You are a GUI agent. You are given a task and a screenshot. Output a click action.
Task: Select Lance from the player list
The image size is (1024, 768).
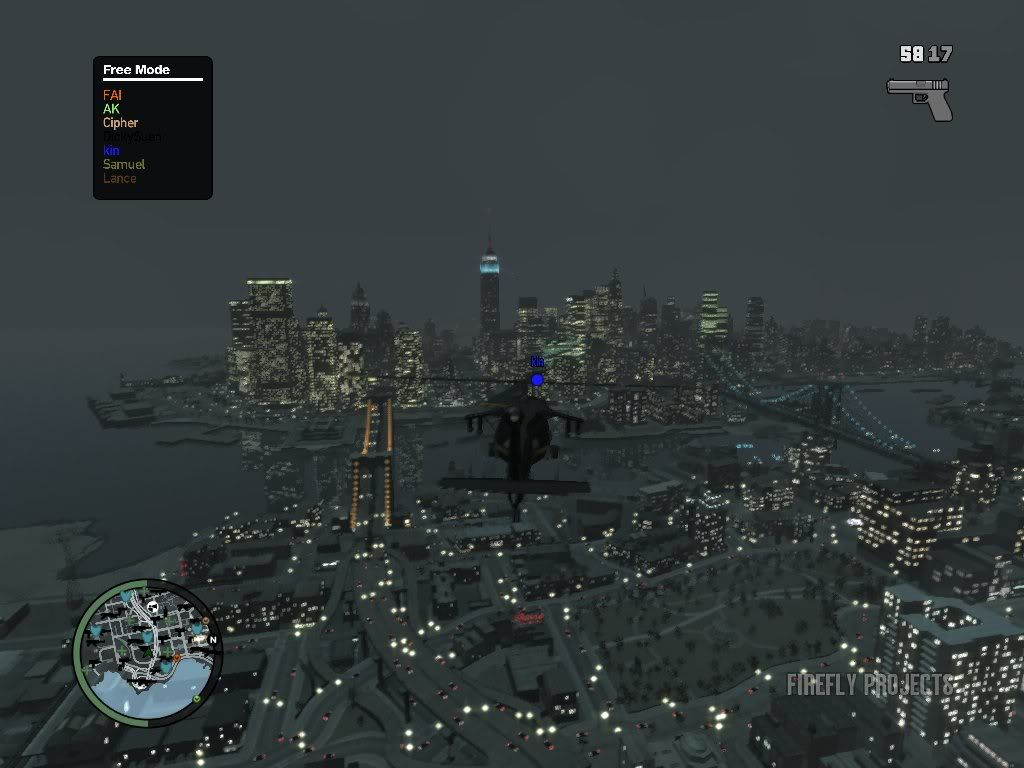pyautogui.click(x=119, y=178)
